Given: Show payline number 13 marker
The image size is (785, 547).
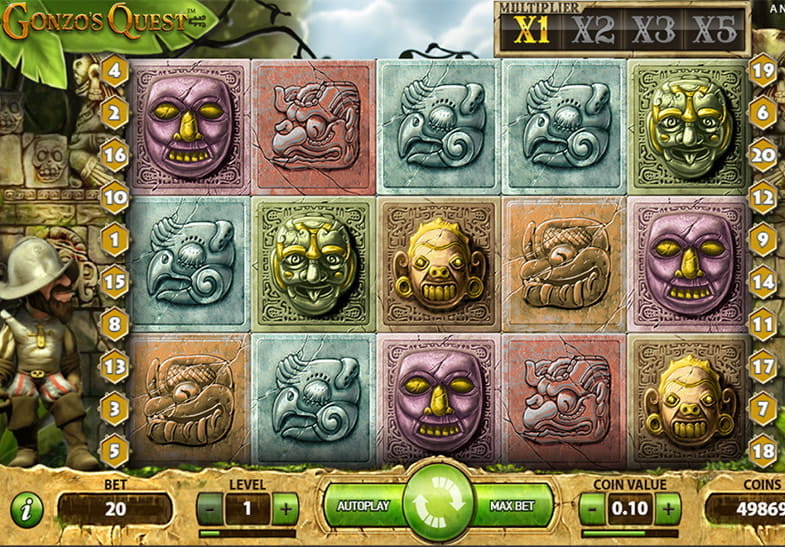Looking at the screenshot, I should point(114,366).
